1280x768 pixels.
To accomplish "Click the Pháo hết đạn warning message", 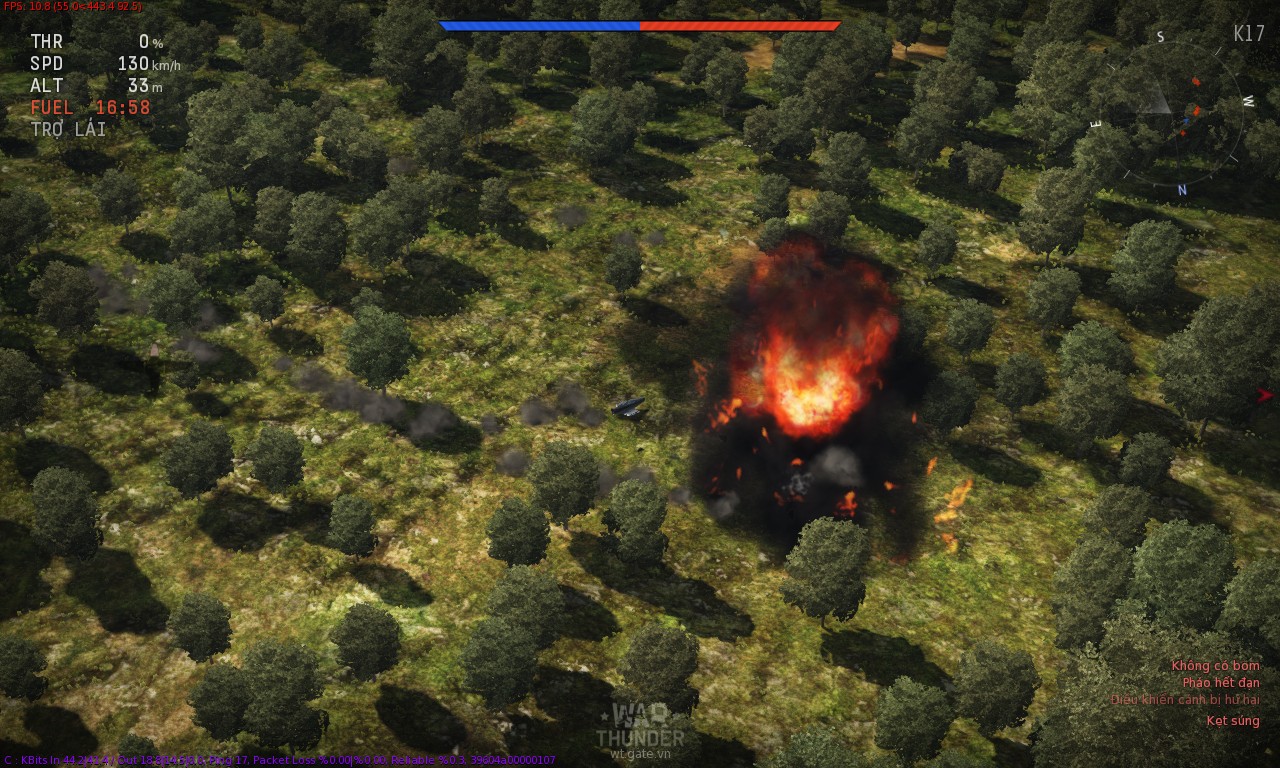I will coord(1222,682).
